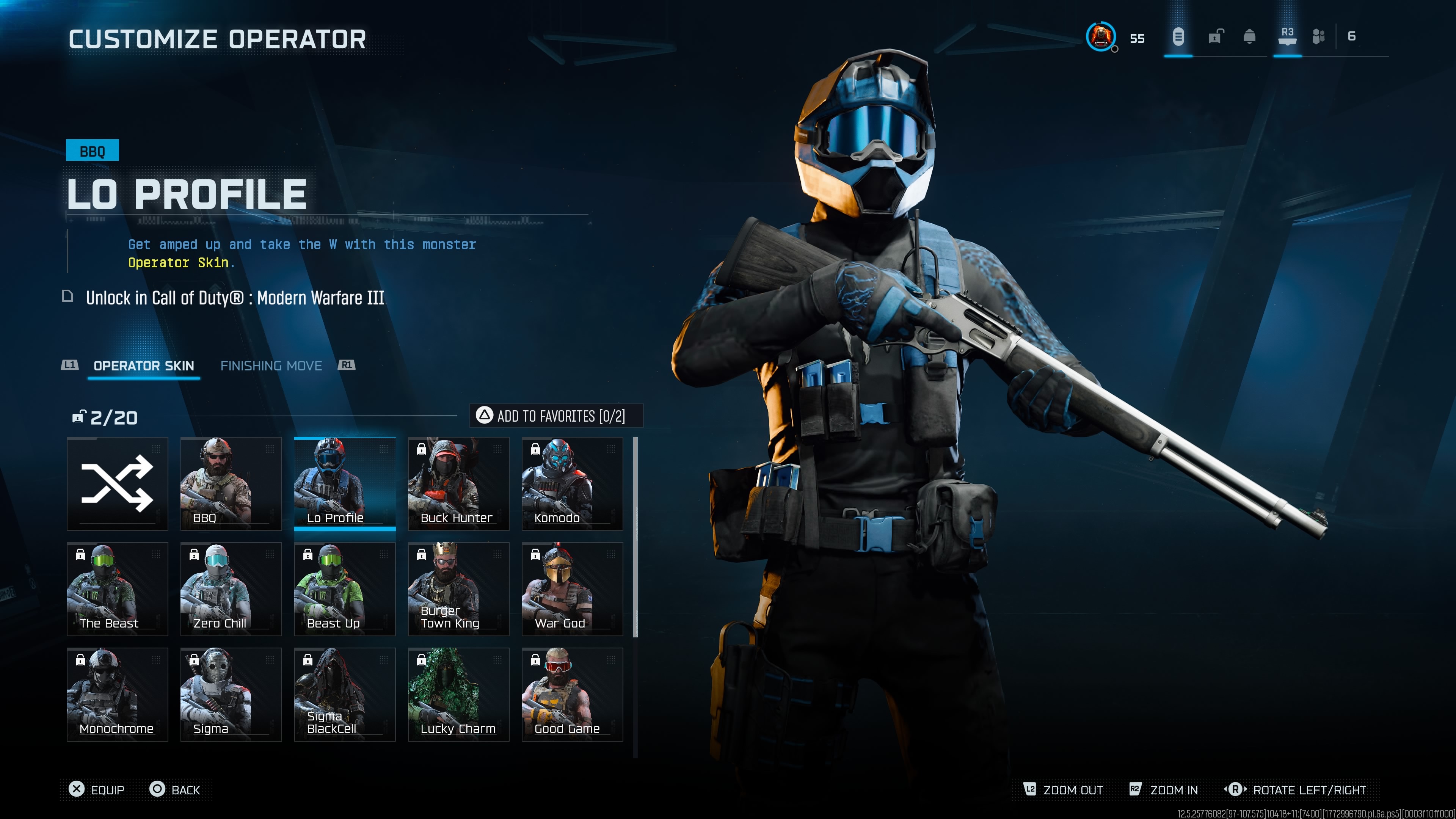The image size is (1456, 819).
Task: Click the player profile avatar
Action: [1100, 37]
